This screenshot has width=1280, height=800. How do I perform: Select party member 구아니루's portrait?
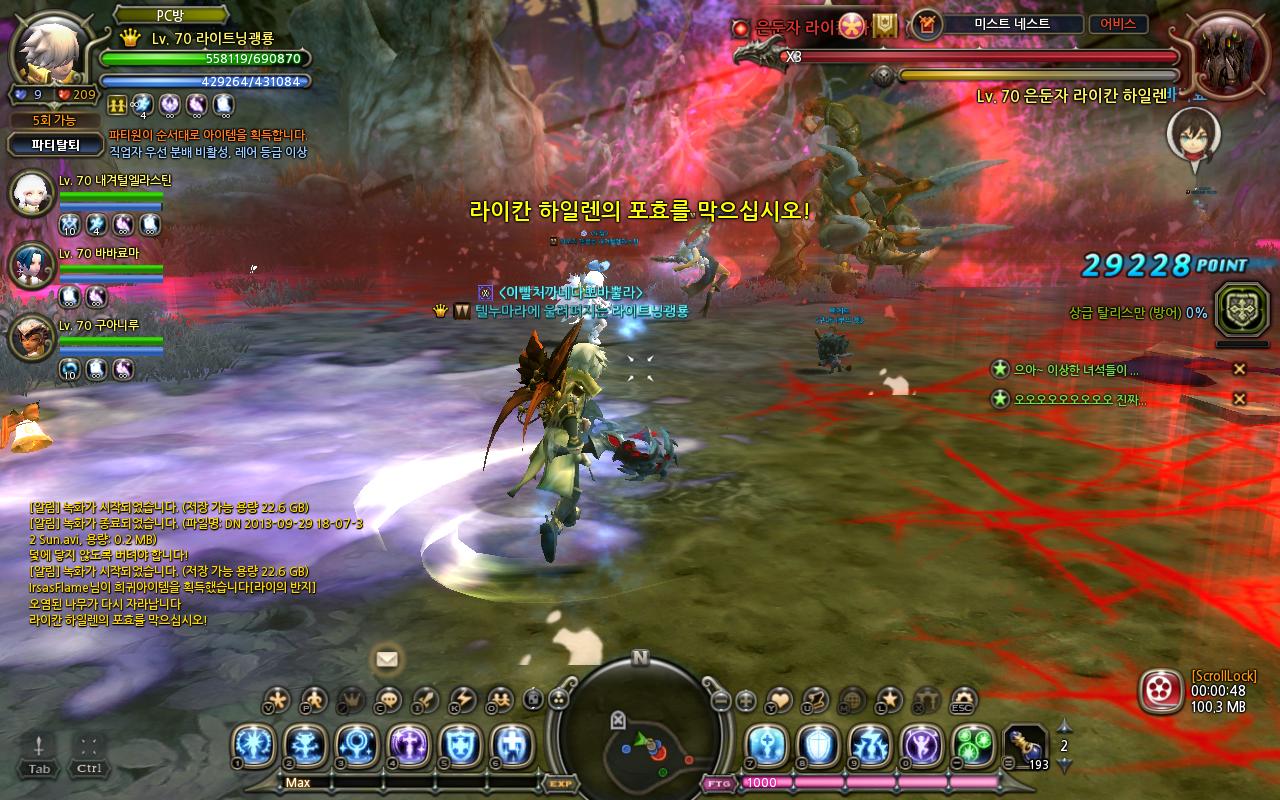click(x=30, y=337)
